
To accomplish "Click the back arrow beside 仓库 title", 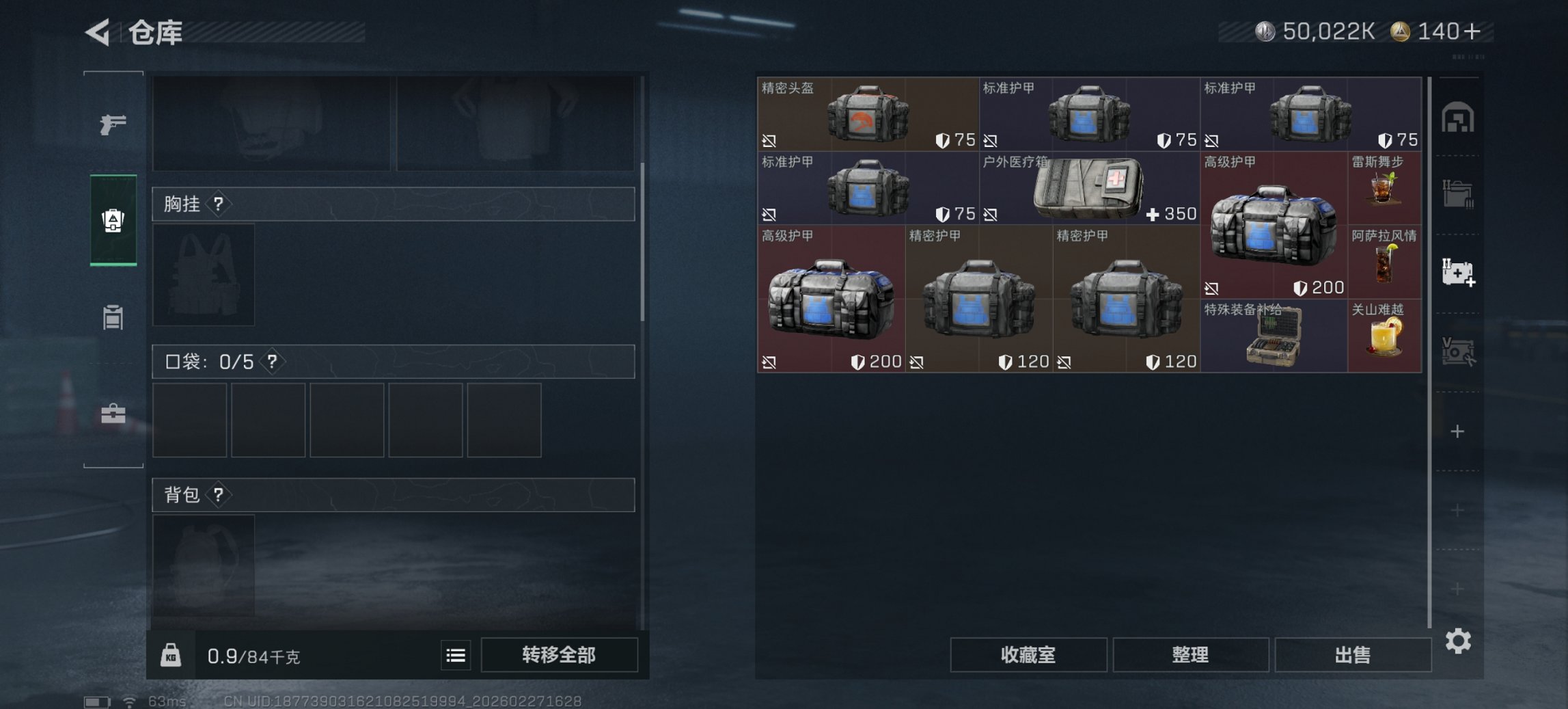I will click(x=98, y=32).
